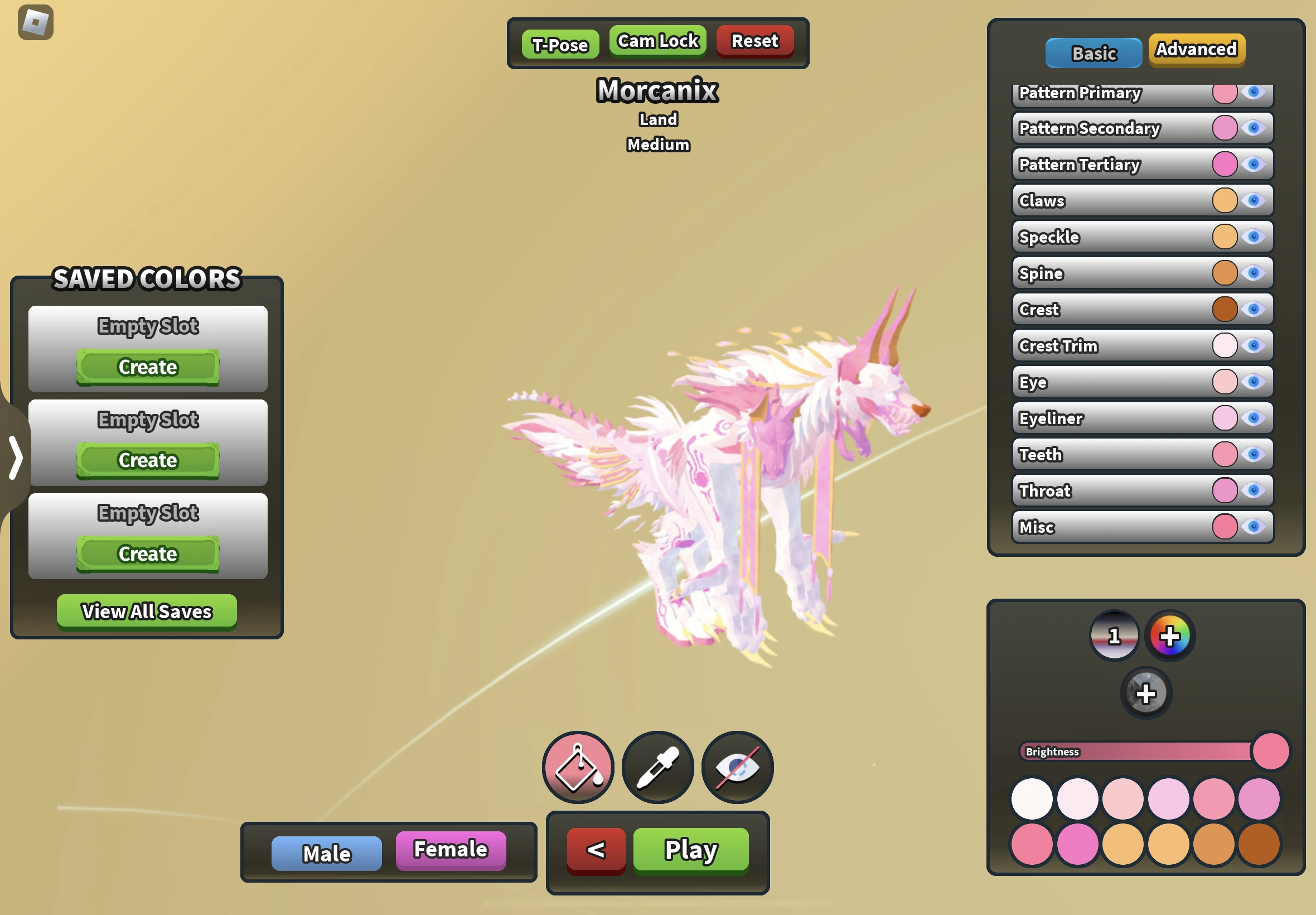Image resolution: width=1316 pixels, height=915 pixels.
Task: Select the Female gender option
Action: coord(451,850)
